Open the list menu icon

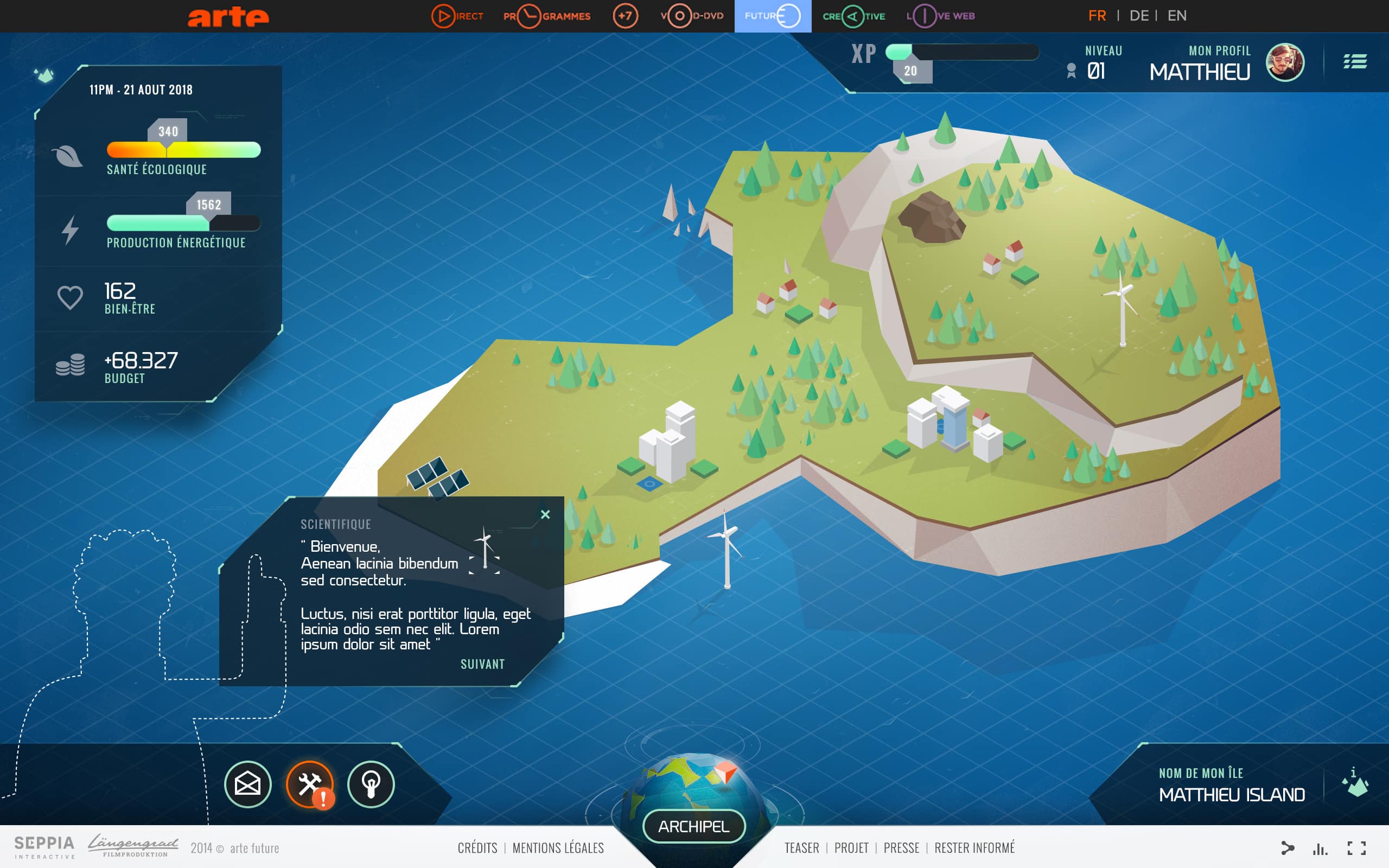pyautogui.click(x=1355, y=61)
